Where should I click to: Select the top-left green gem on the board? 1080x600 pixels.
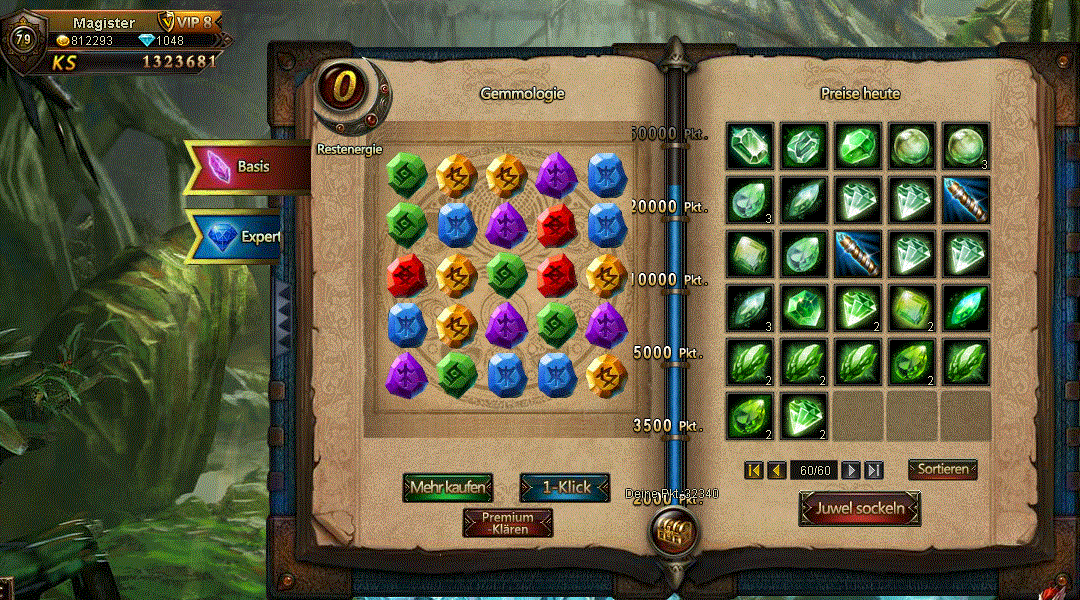pyautogui.click(x=407, y=172)
